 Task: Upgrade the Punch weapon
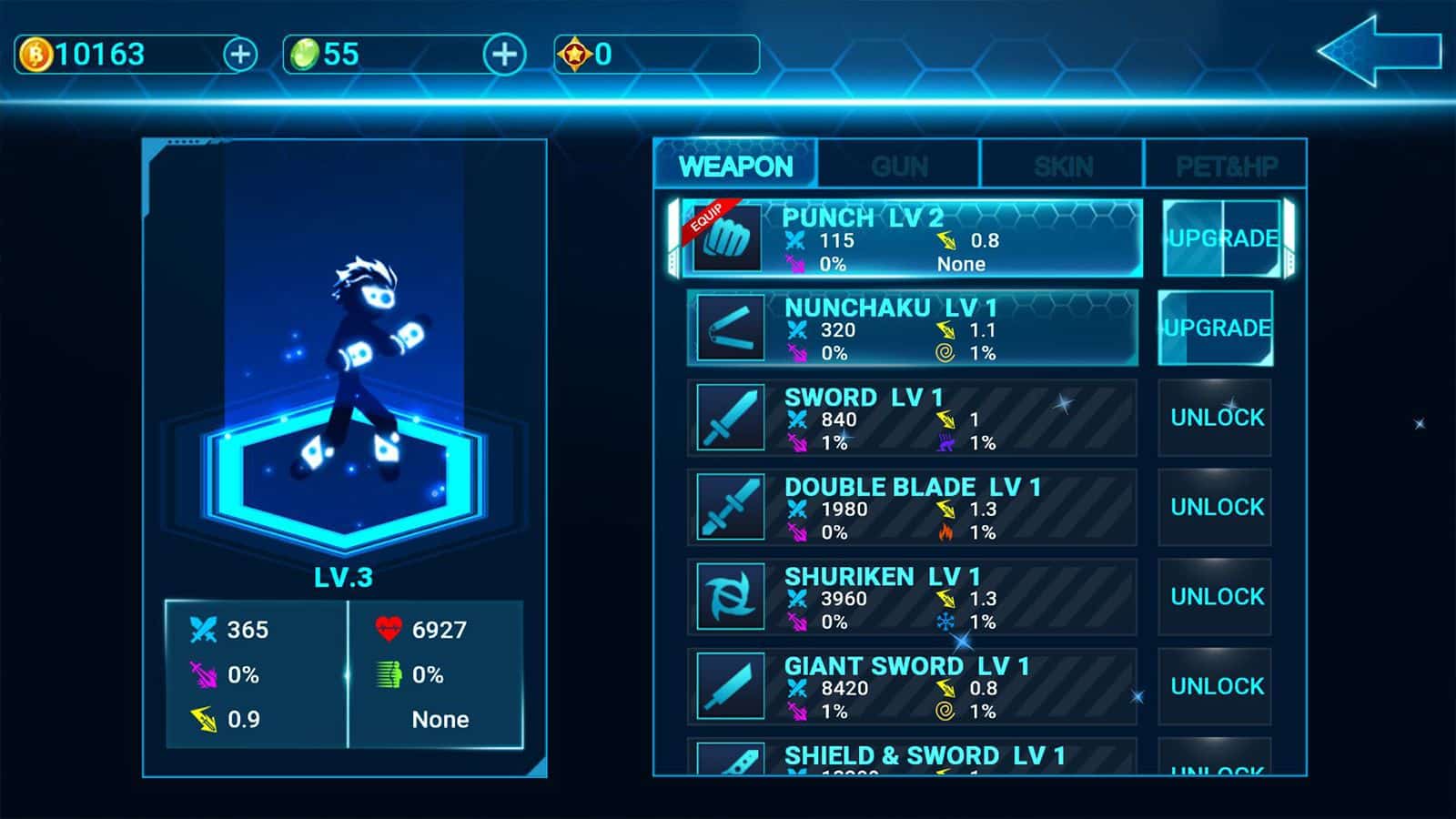click(1221, 238)
